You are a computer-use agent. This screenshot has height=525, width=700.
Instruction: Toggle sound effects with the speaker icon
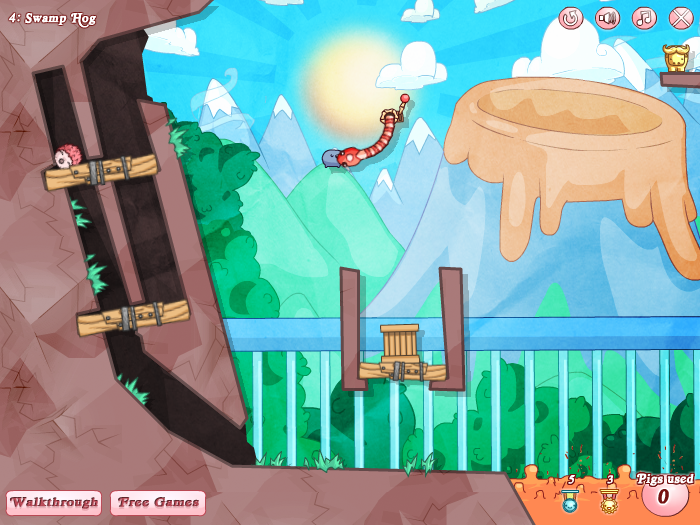click(x=608, y=18)
